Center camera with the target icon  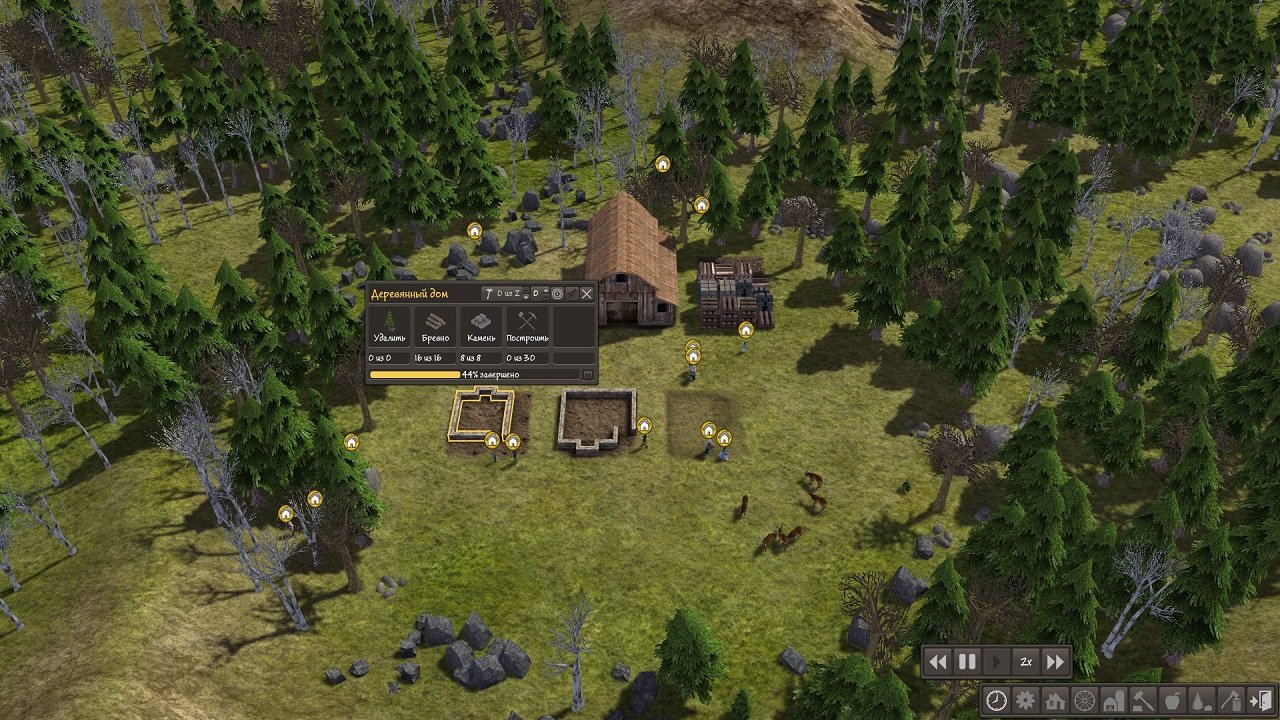[x=557, y=293]
